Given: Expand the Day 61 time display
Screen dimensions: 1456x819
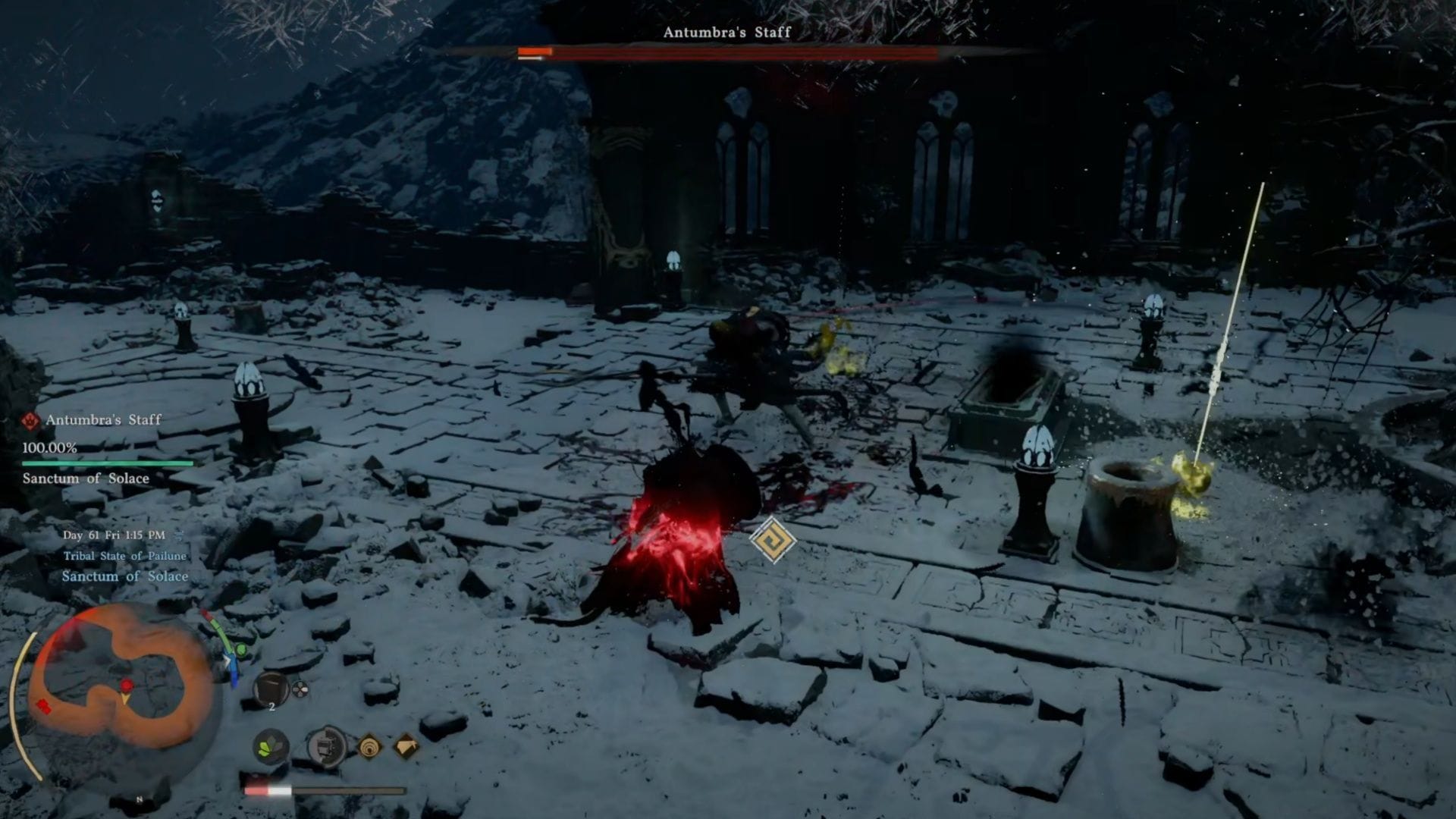Looking at the screenshot, I should click(114, 535).
